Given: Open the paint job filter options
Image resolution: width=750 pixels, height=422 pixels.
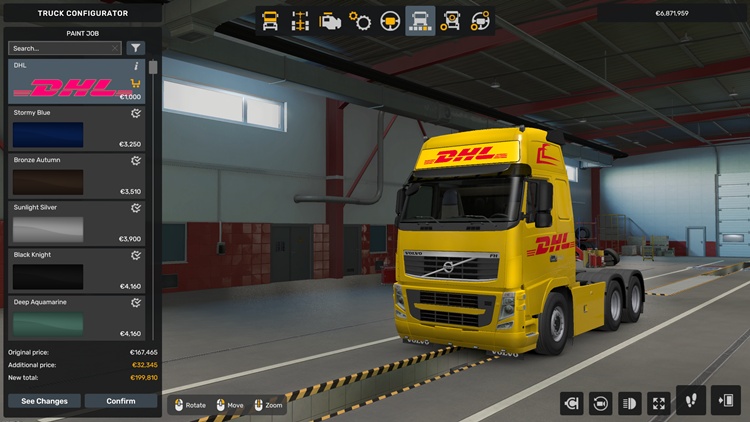Looking at the screenshot, I should point(136,48).
